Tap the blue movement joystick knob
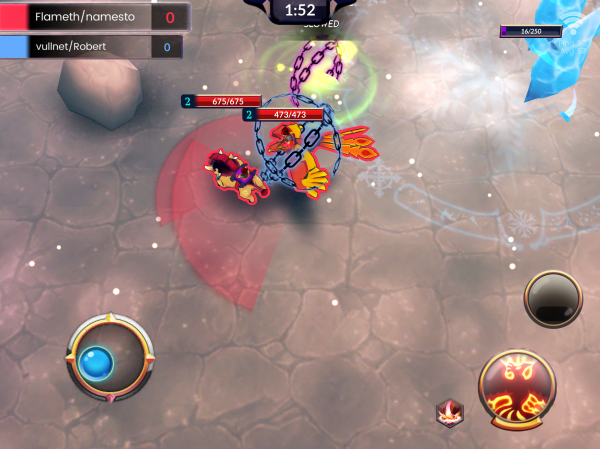The image size is (600, 449). tap(95, 361)
